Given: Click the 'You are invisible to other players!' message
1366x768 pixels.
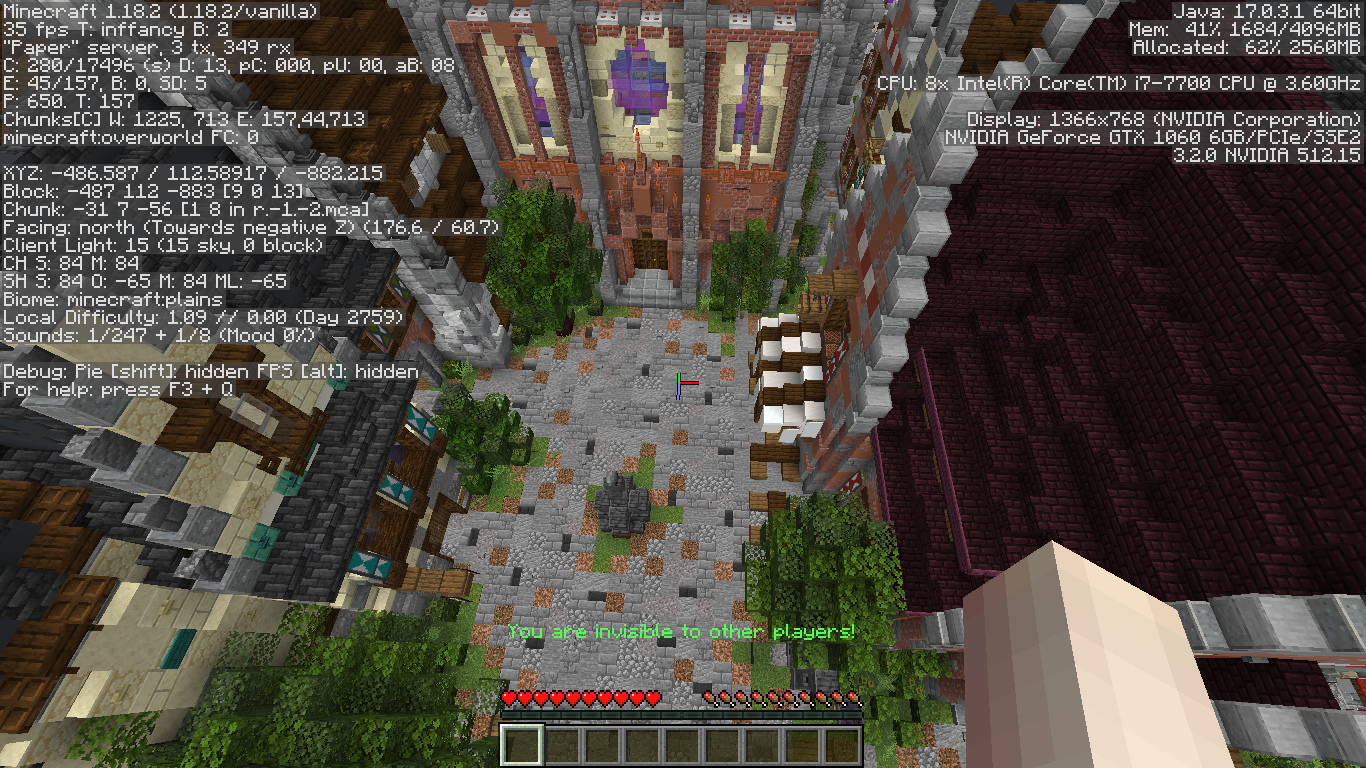Looking at the screenshot, I should [x=683, y=631].
